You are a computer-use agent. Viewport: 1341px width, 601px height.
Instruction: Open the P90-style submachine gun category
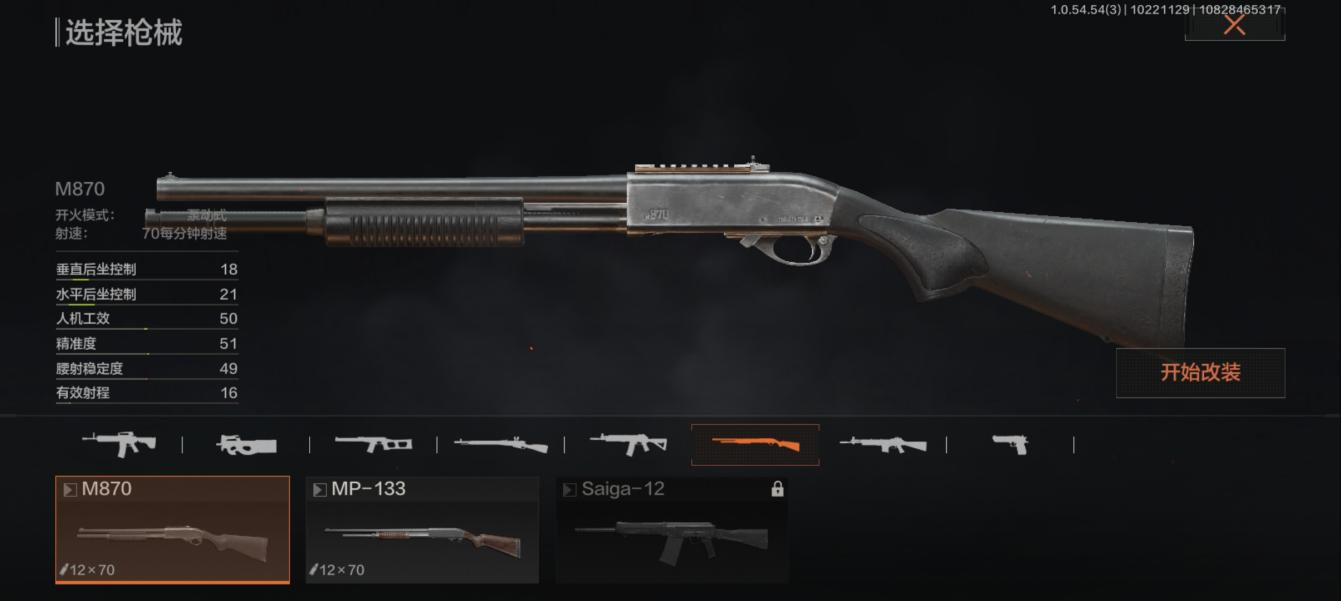point(245,444)
